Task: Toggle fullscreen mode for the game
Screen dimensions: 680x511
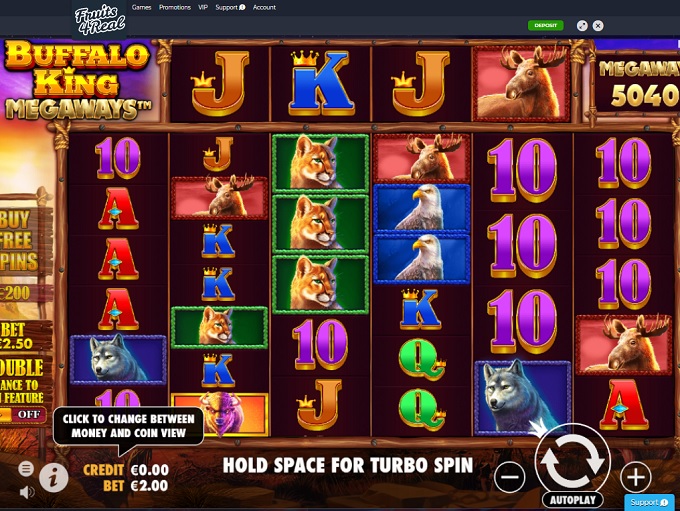Action: tap(583, 25)
